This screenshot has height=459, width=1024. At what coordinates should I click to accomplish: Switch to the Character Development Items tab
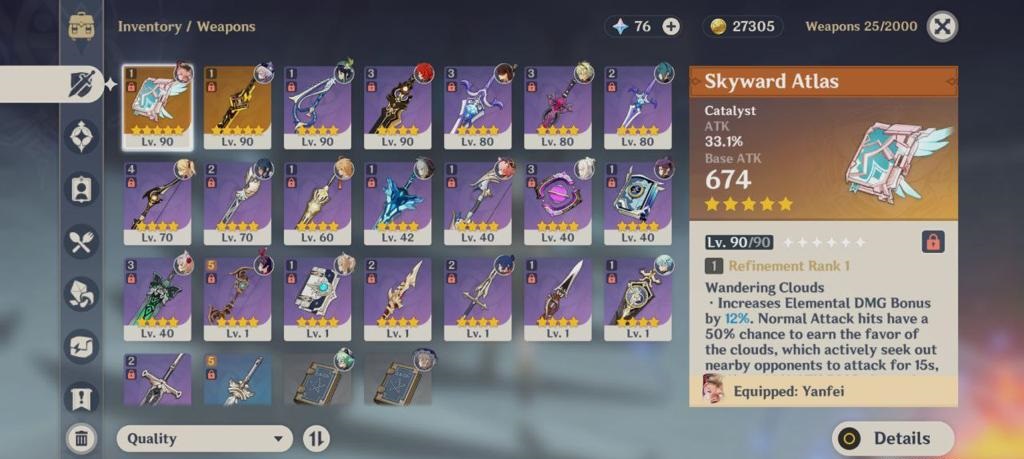click(x=81, y=188)
